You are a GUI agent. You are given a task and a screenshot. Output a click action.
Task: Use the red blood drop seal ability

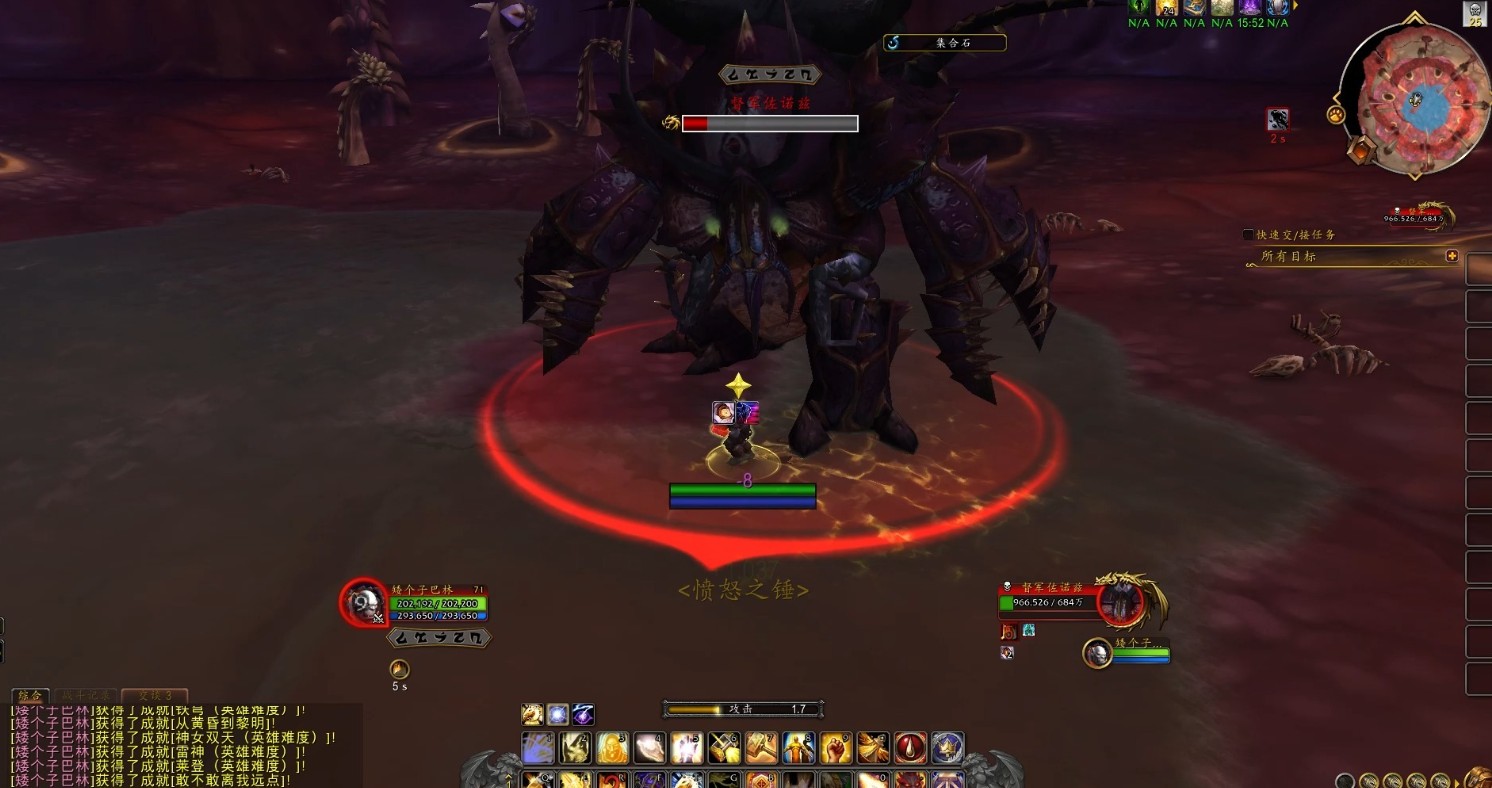pyautogui.click(x=910, y=748)
